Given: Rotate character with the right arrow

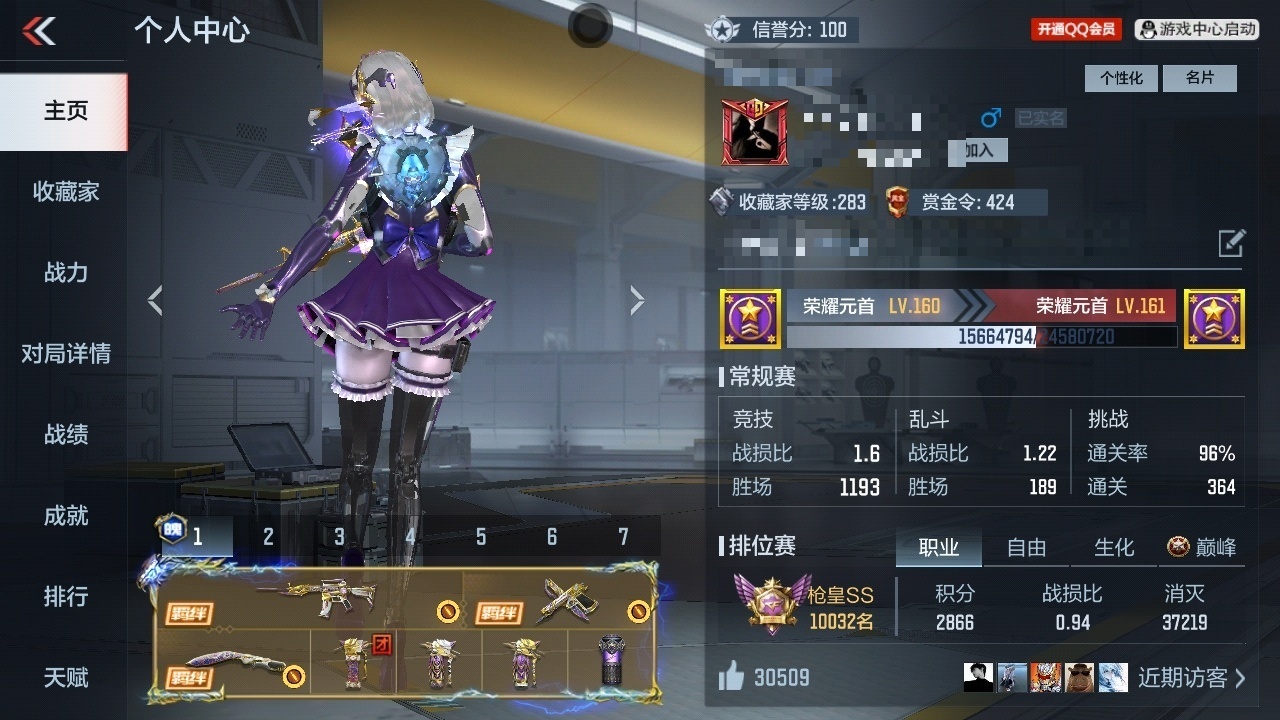Looking at the screenshot, I should click(x=637, y=300).
